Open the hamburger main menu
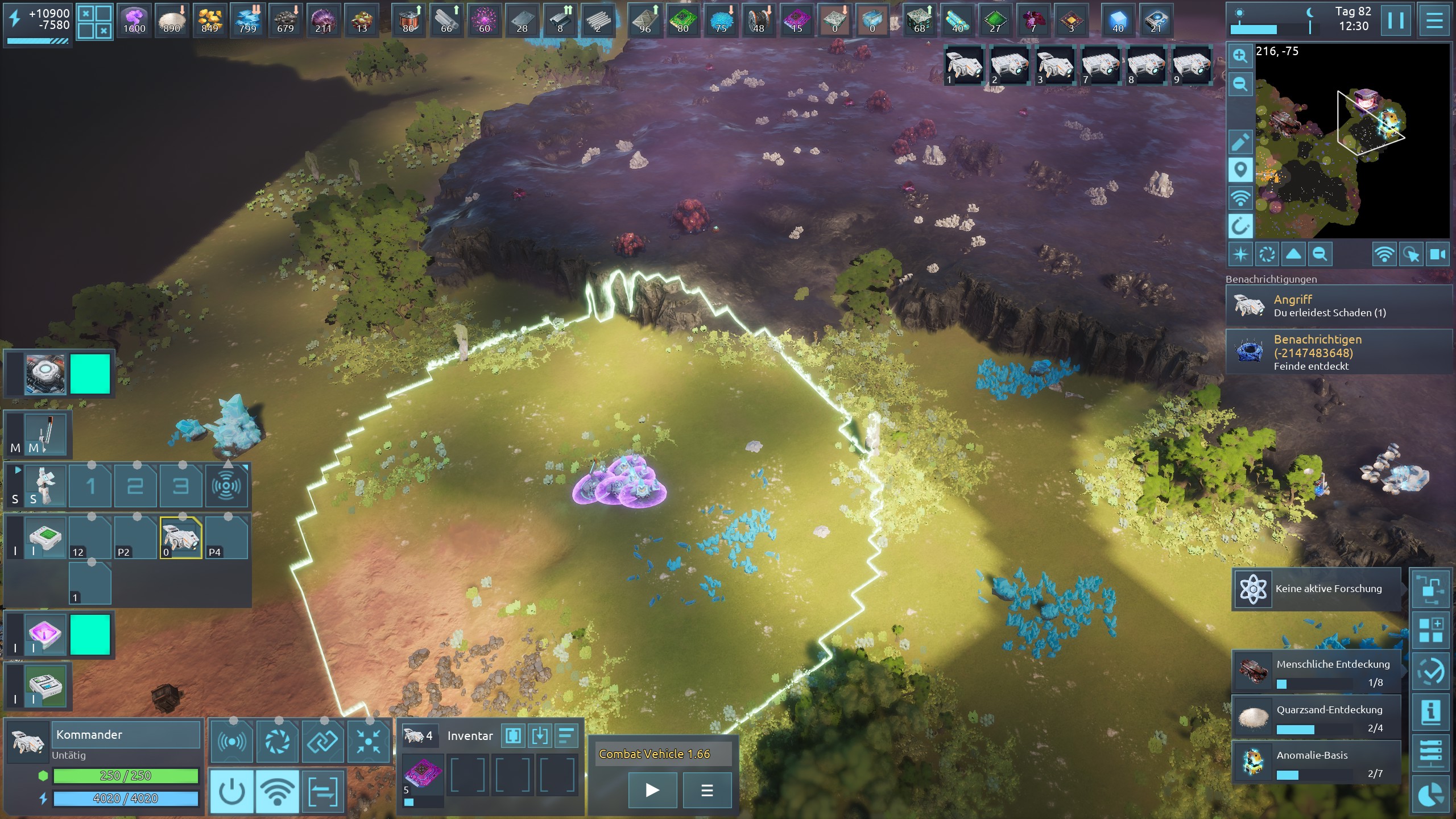The height and width of the screenshot is (819, 1456). pyautogui.click(x=1434, y=20)
